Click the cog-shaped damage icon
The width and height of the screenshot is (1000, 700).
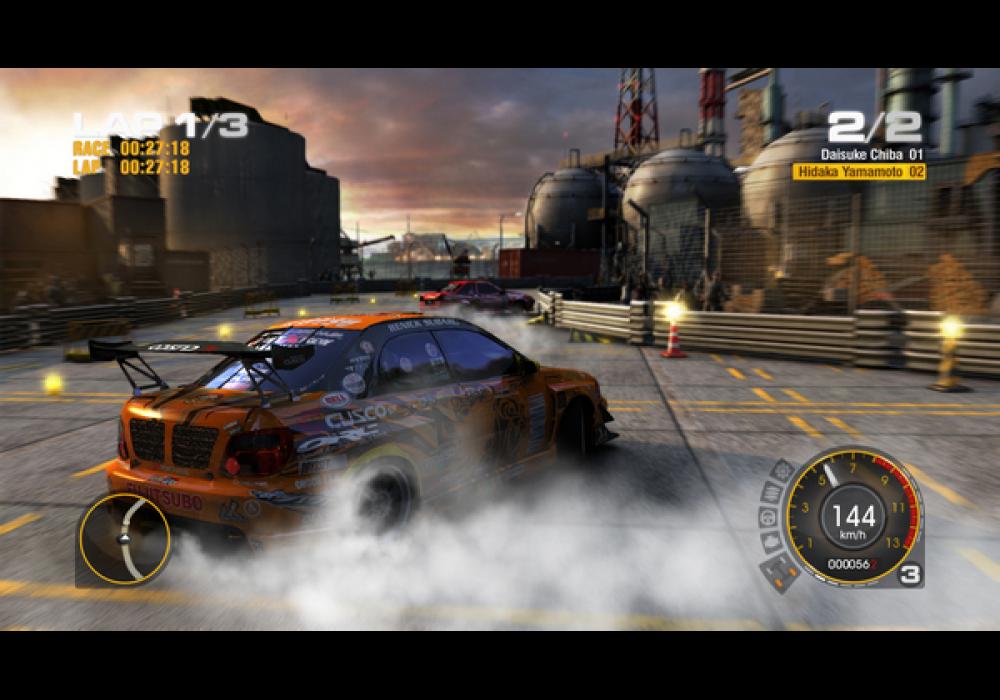tap(783, 470)
